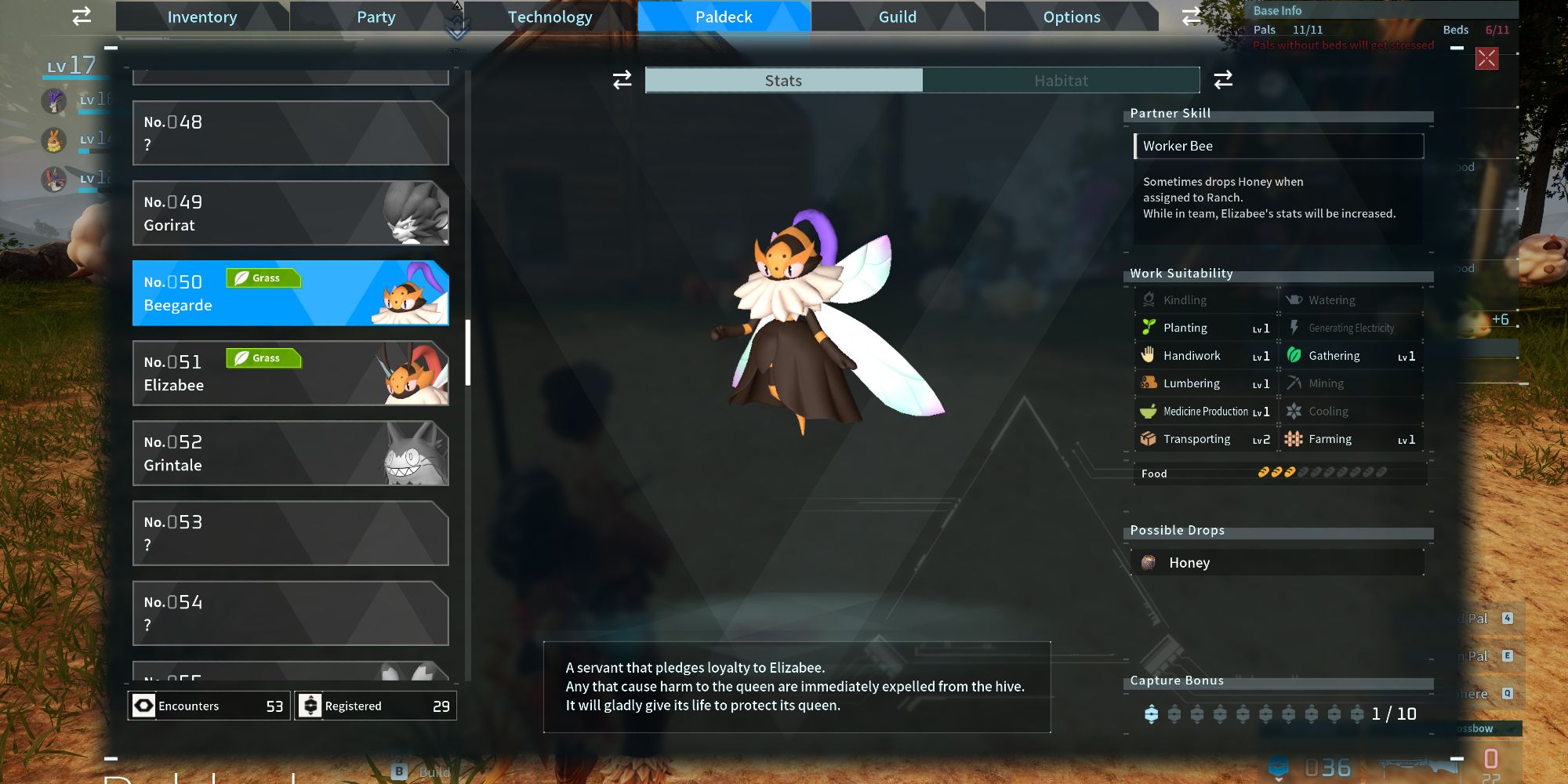Select unknown entry No.053
Image resolution: width=1568 pixels, height=784 pixels.
(x=290, y=533)
